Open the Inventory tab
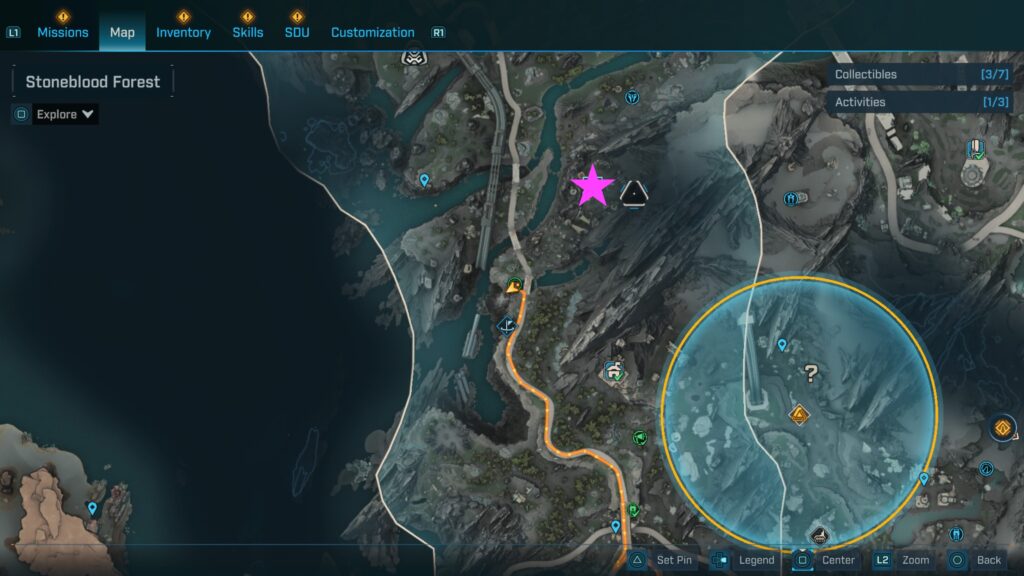Image resolution: width=1024 pixels, height=576 pixels. coord(183,32)
